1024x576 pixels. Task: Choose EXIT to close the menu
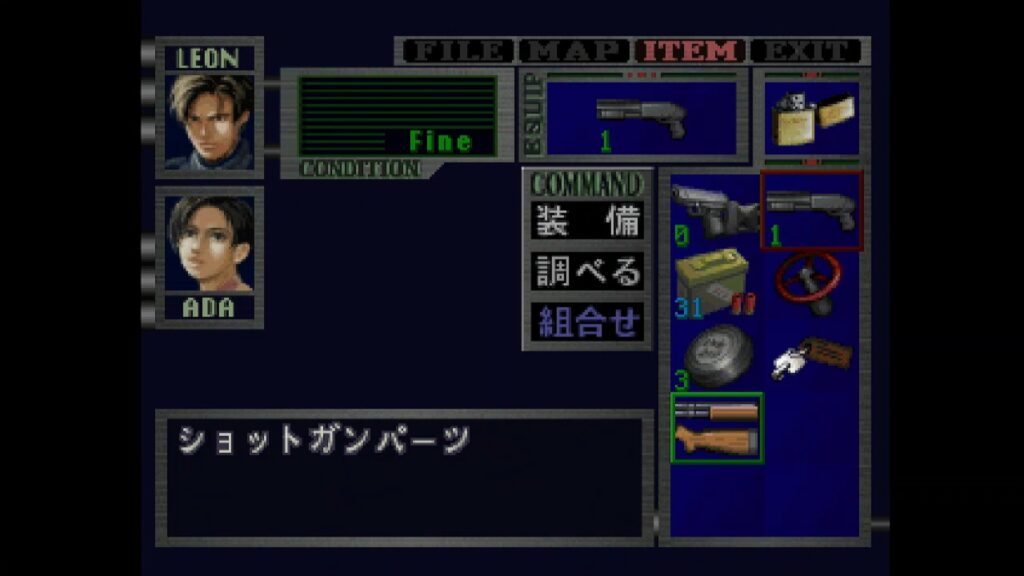pyautogui.click(x=806, y=51)
